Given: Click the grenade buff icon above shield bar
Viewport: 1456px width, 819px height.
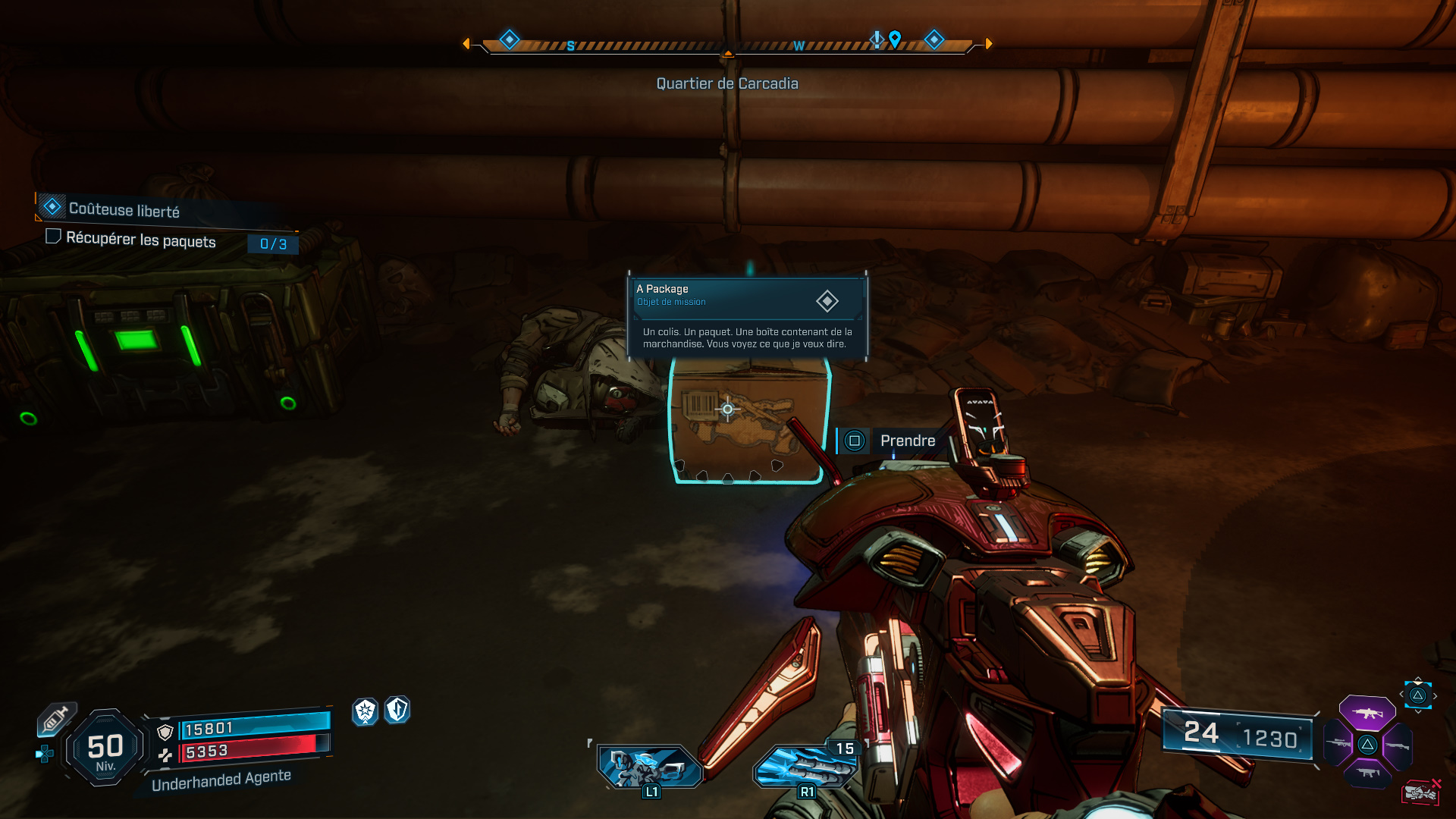Looking at the screenshot, I should 365,713.
